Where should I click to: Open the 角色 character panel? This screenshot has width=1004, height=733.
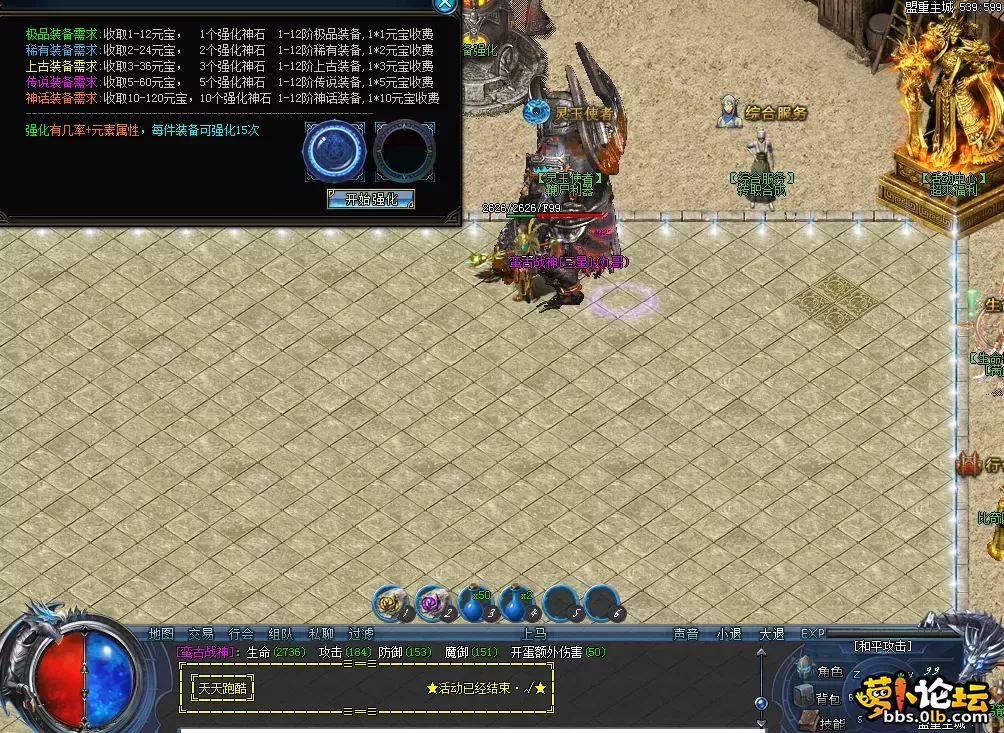coord(829,672)
